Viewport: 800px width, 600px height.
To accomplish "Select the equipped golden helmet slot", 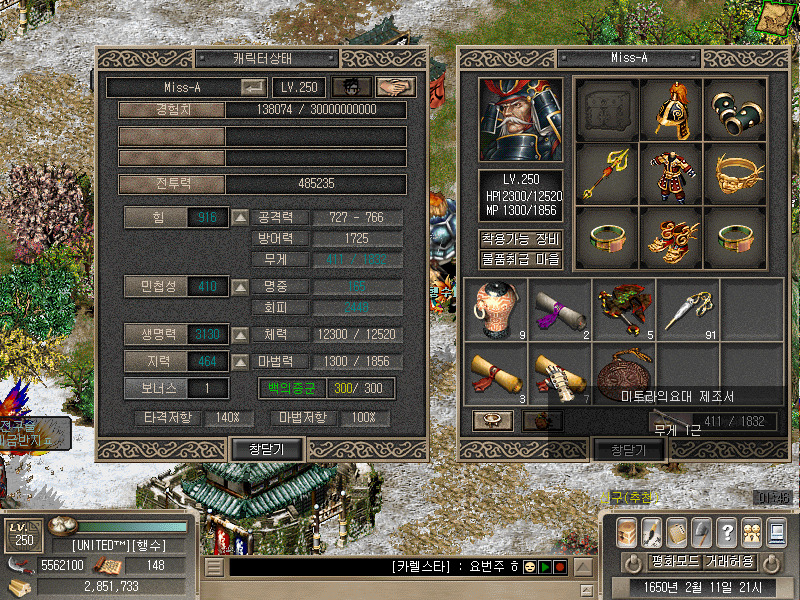I will click(x=672, y=109).
